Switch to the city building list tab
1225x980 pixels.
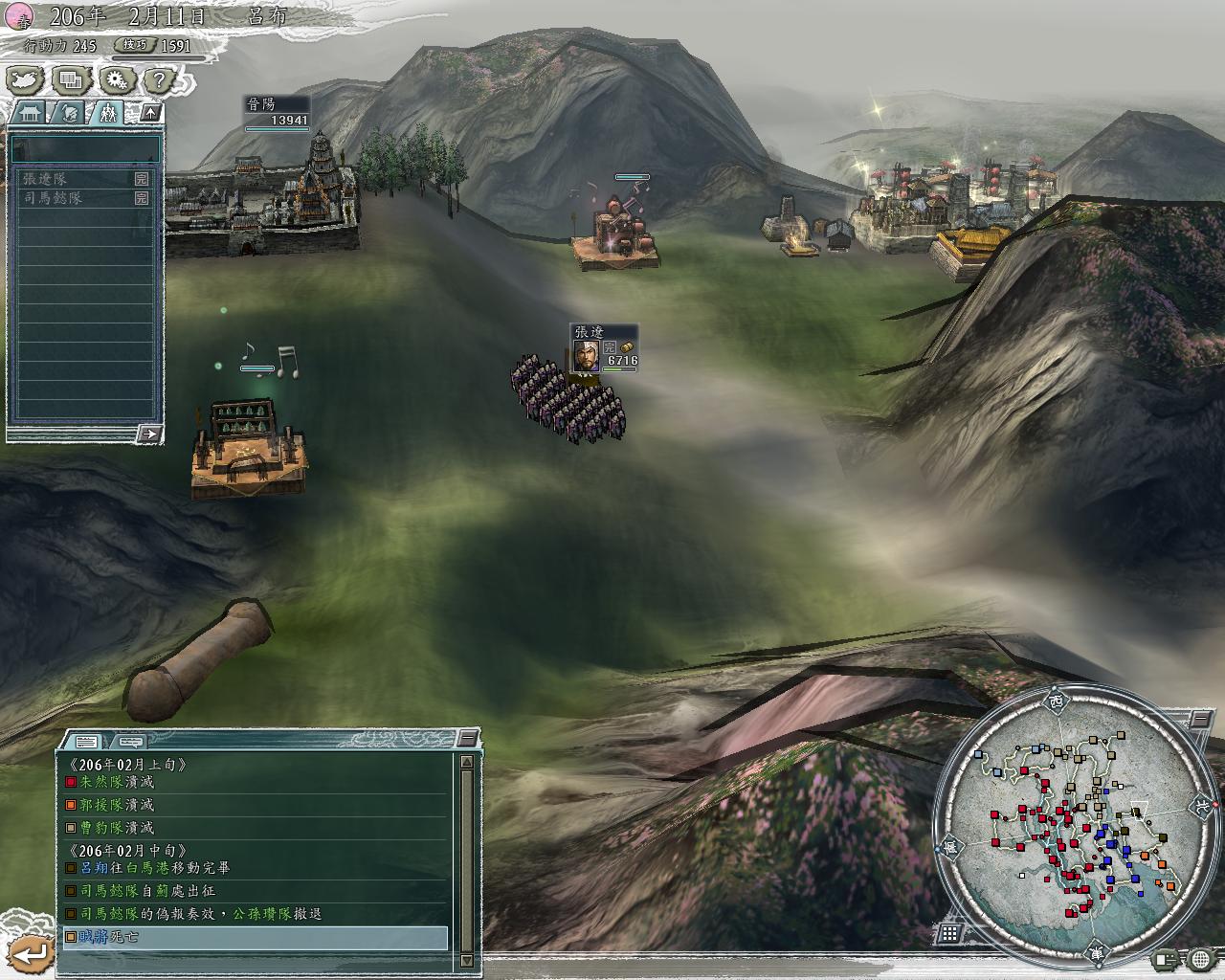31,113
